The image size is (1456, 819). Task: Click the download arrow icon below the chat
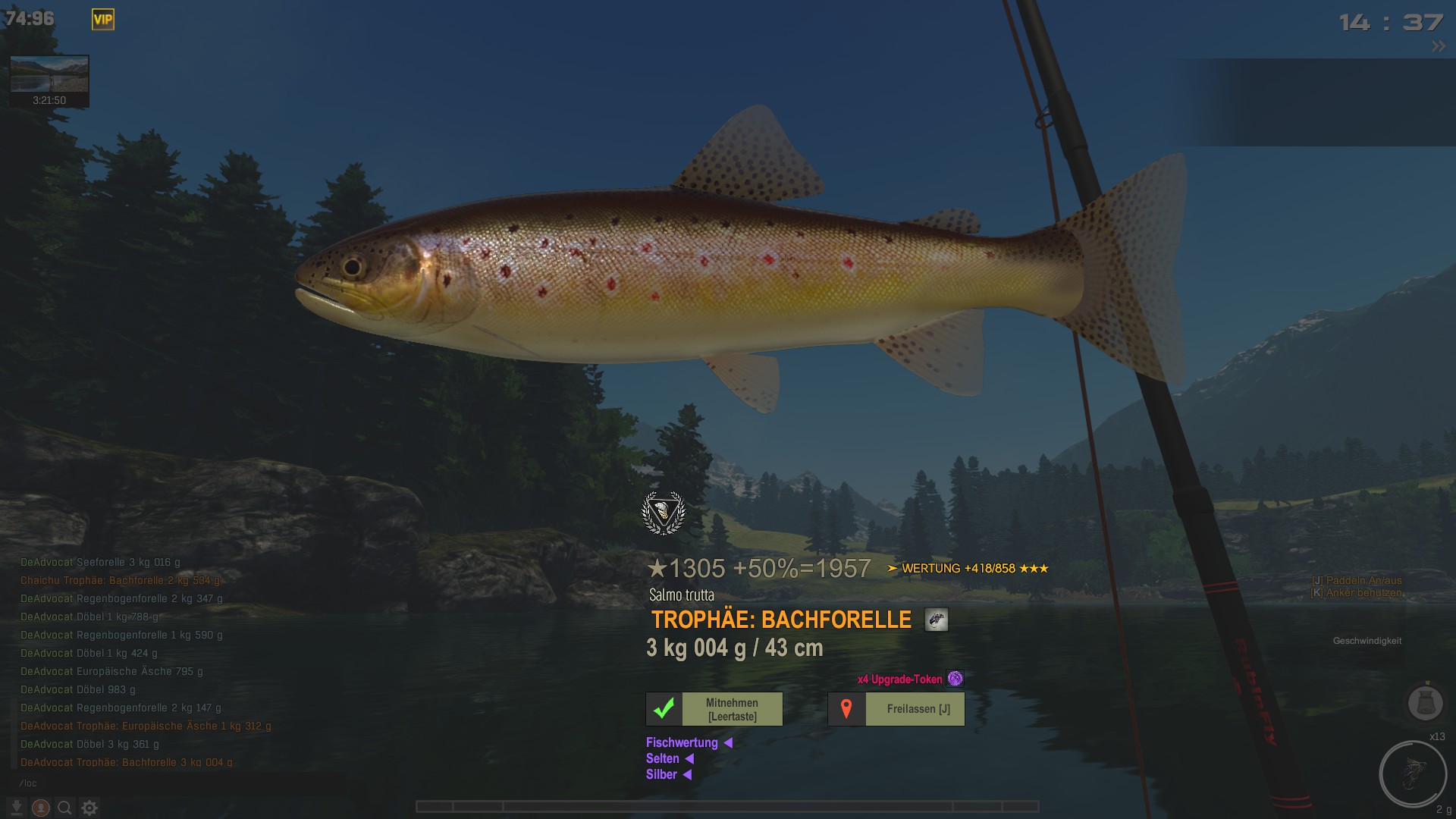click(16, 808)
